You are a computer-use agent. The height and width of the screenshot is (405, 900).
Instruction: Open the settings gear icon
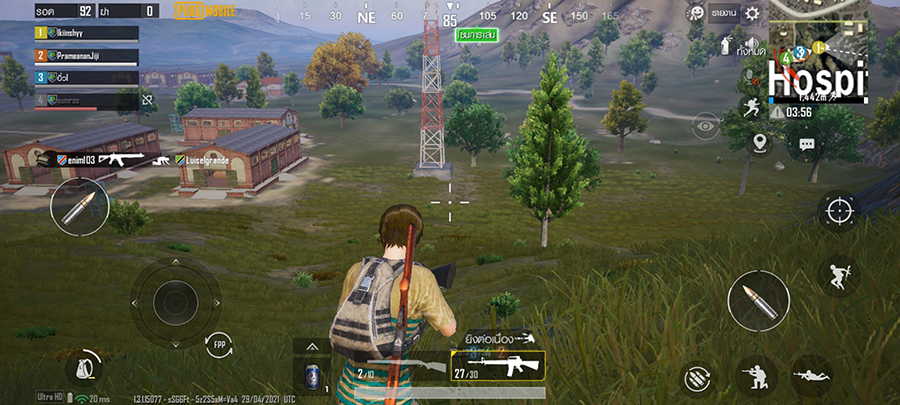[x=752, y=13]
